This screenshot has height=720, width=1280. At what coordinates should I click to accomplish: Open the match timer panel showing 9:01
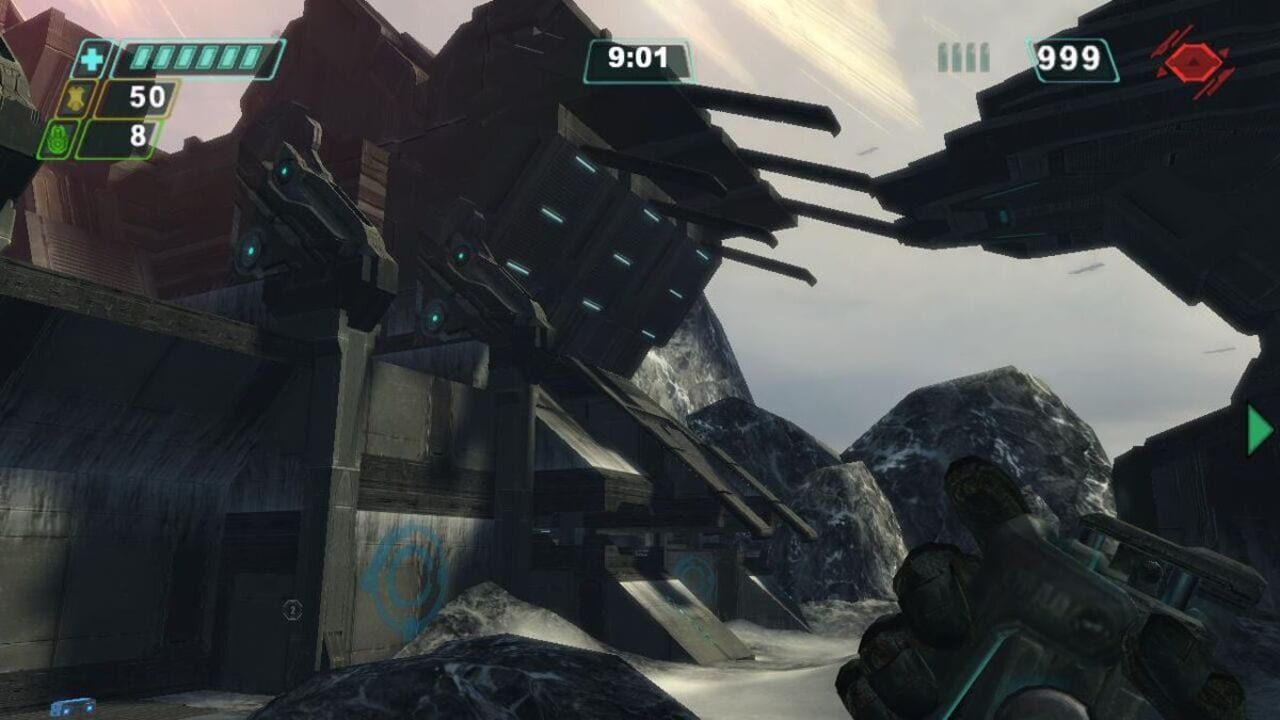tap(638, 60)
